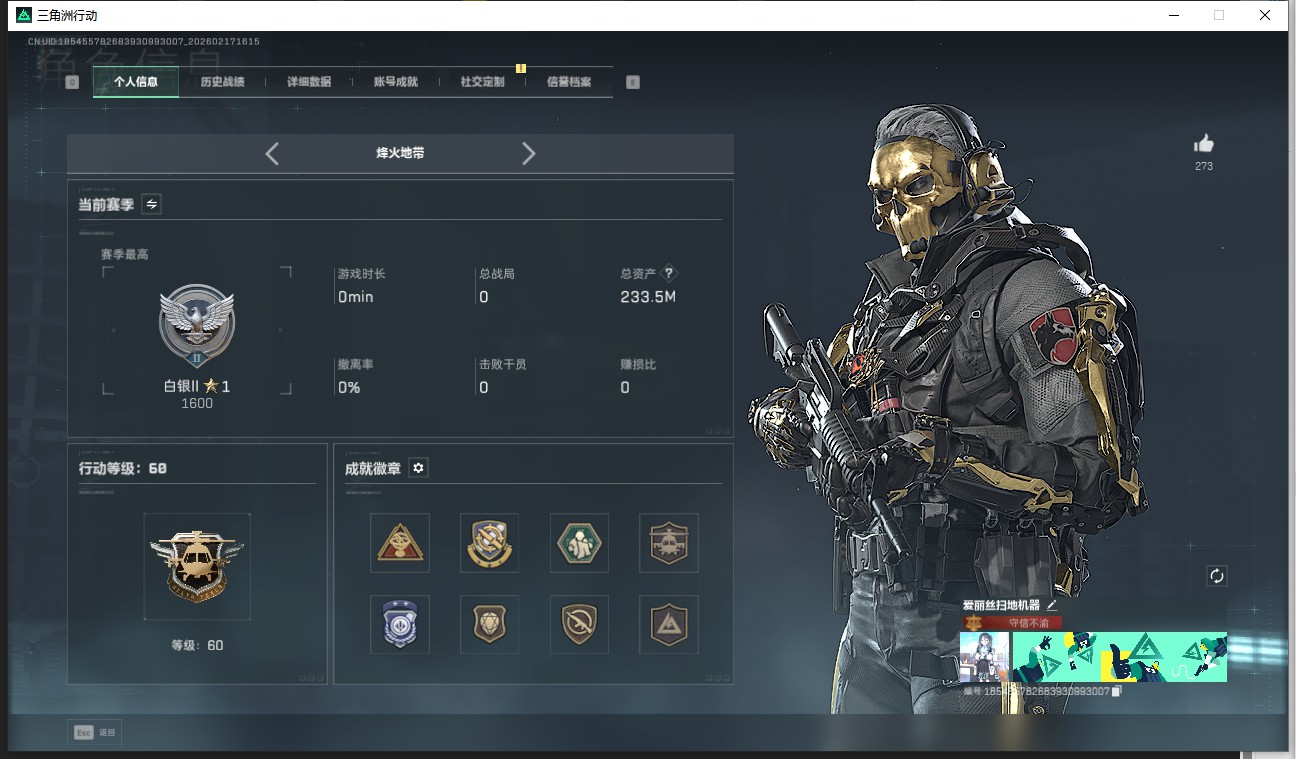1296x759 pixels.
Task: Select the red triangle gyroscope badge
Action: coord(400,543)
